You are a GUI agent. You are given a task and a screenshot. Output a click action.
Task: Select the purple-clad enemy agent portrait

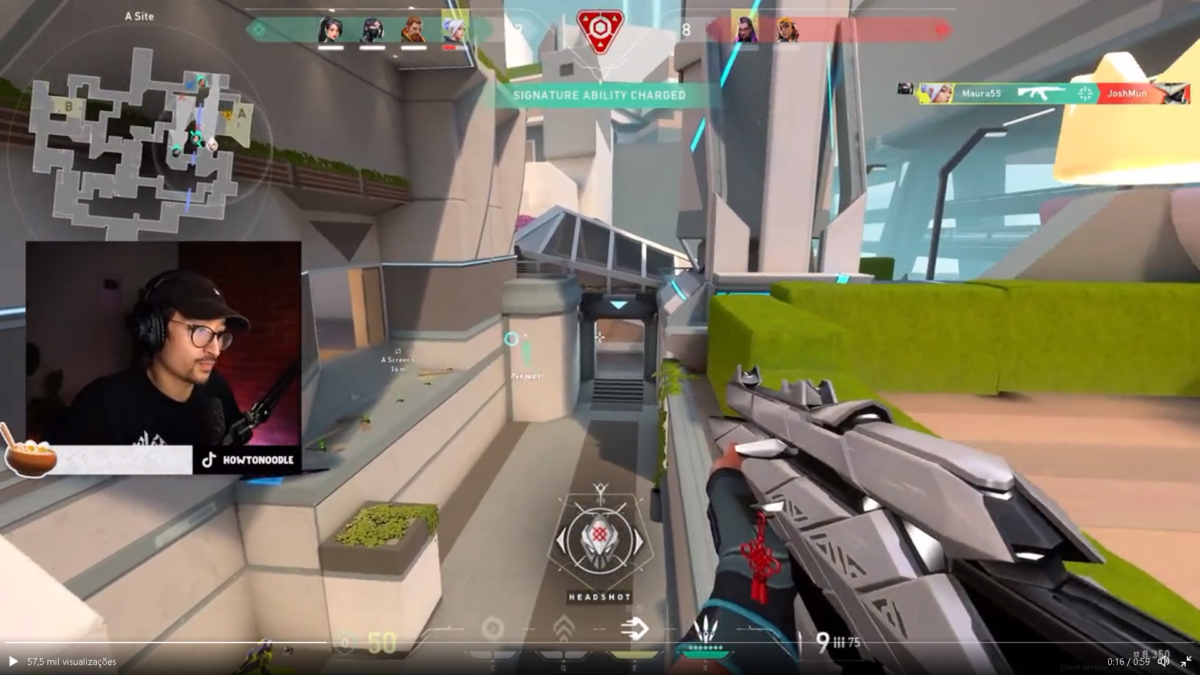click(745, 30)
